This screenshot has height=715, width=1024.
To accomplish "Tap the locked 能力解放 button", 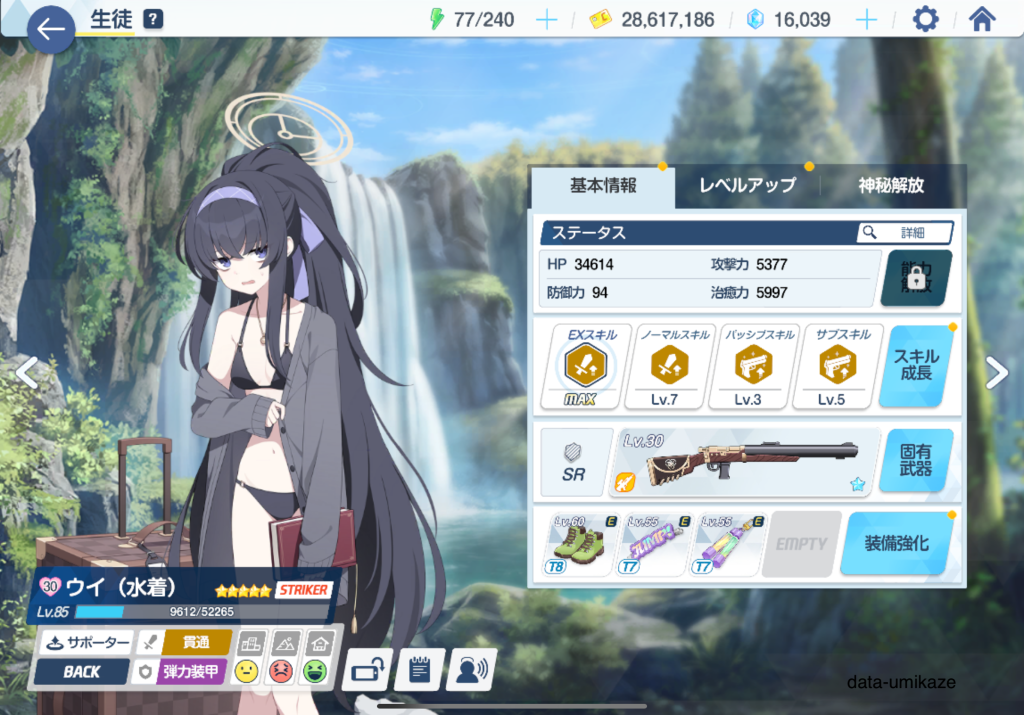I will coord(914,279).
